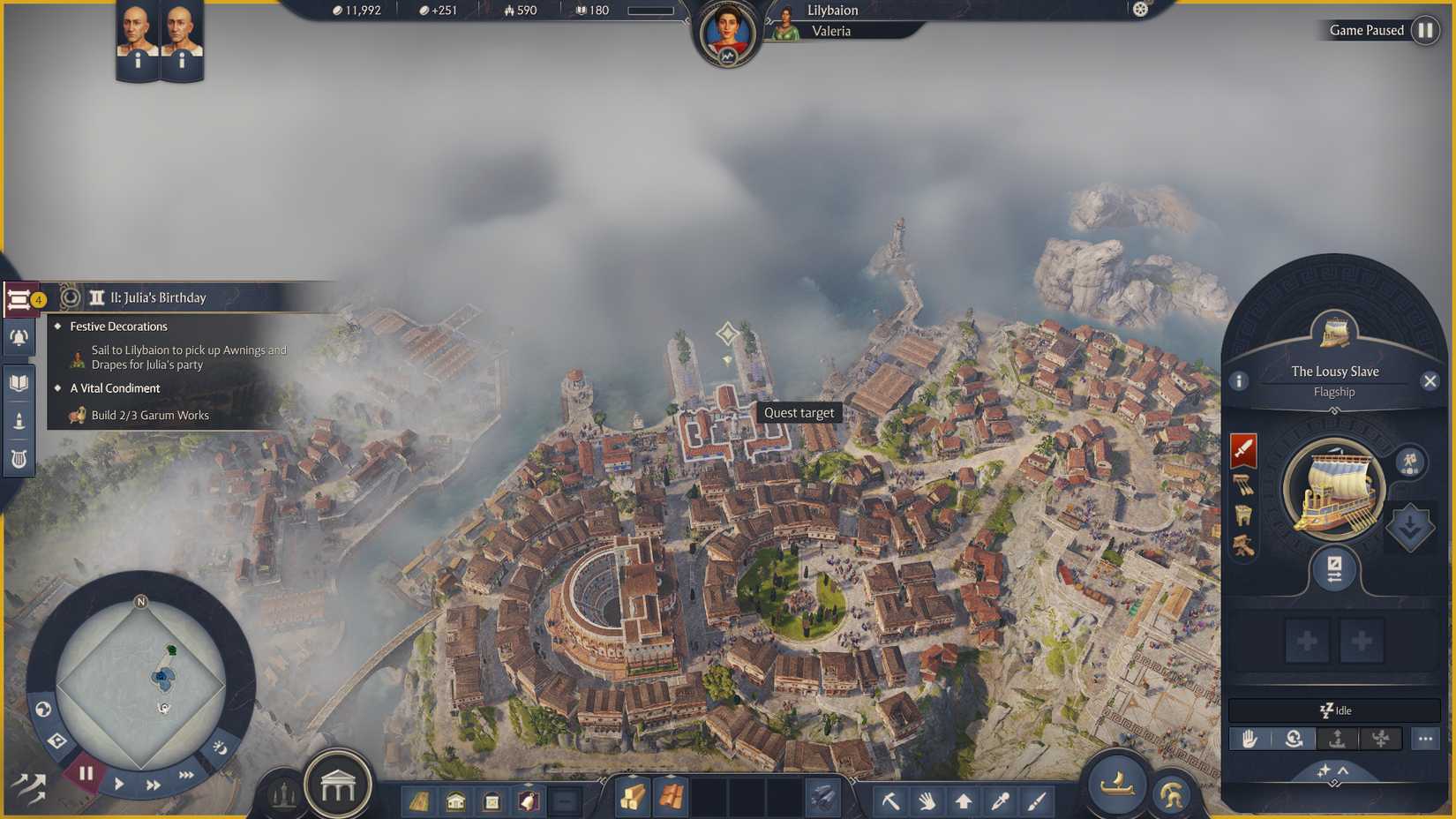
Task: Select the building move hand tool
Action: point(927,800)
